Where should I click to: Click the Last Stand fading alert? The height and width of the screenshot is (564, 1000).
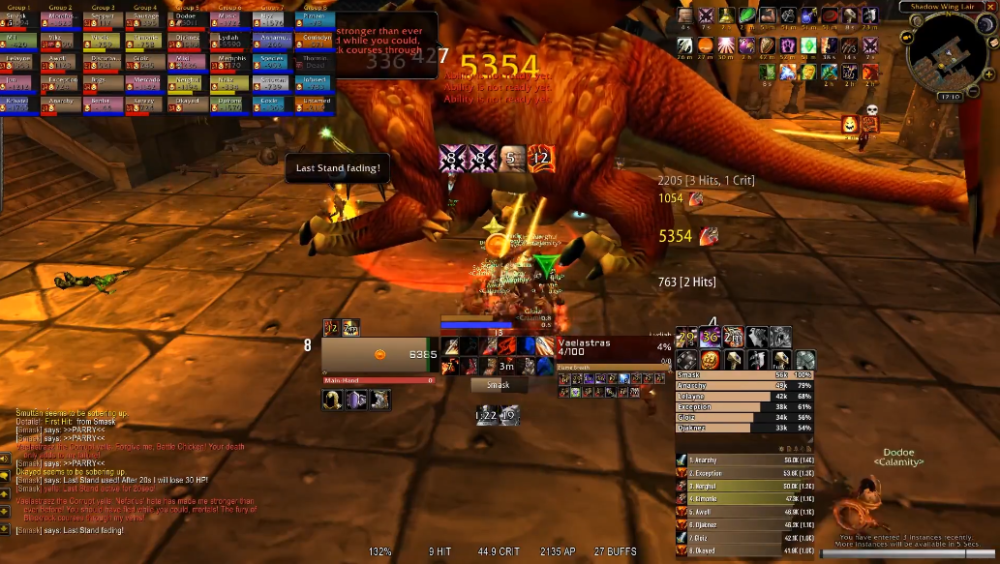tap(337, 168)
